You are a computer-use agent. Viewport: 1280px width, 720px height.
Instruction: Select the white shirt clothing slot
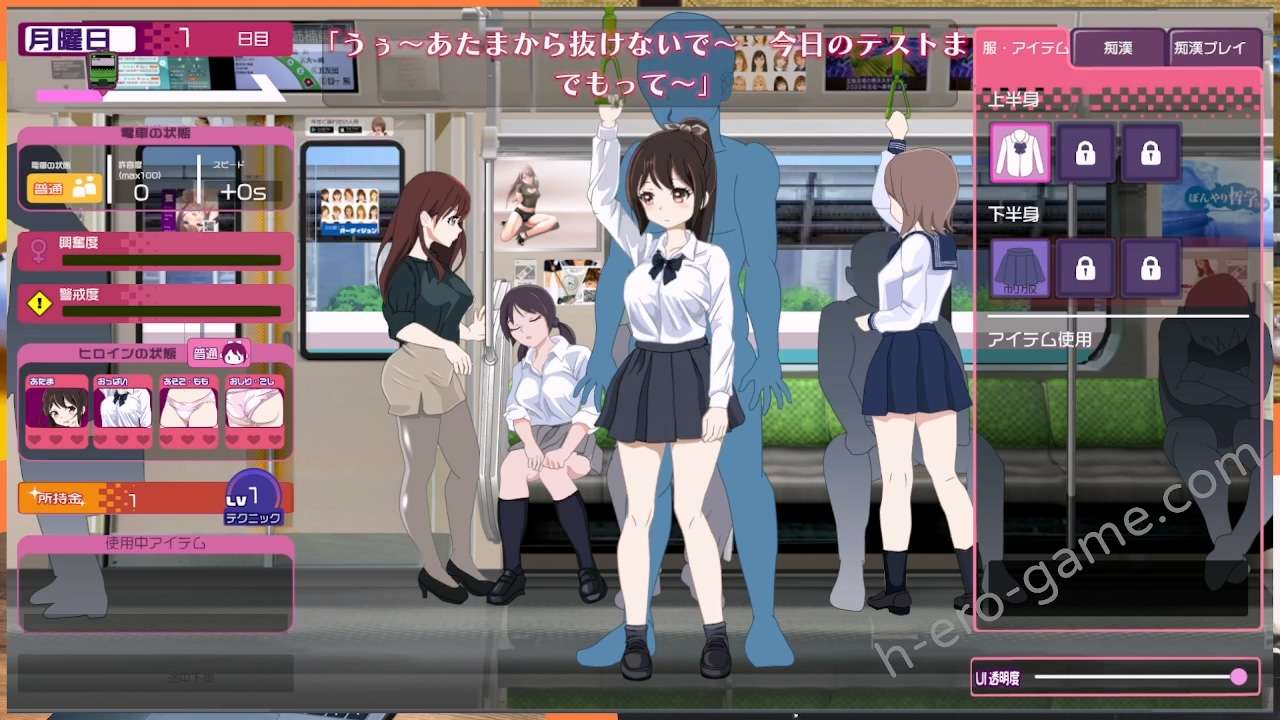[x=1020, y=153]
